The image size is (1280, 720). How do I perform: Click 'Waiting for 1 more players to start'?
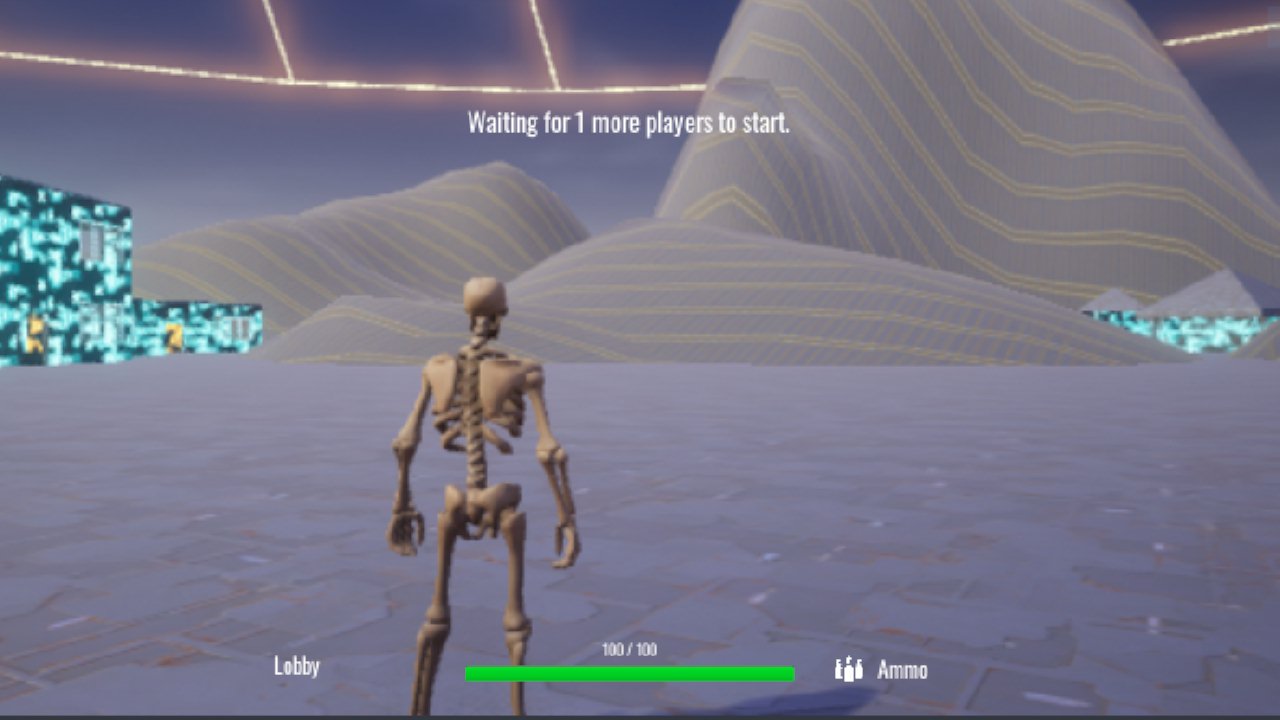click(628, 124)
